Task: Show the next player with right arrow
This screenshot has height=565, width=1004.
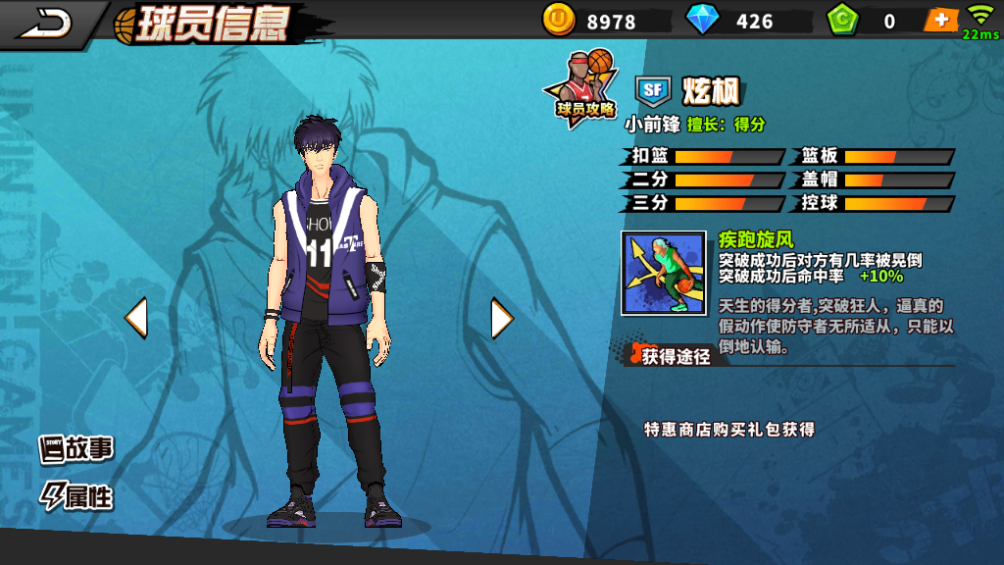Action: click(501, 318)
